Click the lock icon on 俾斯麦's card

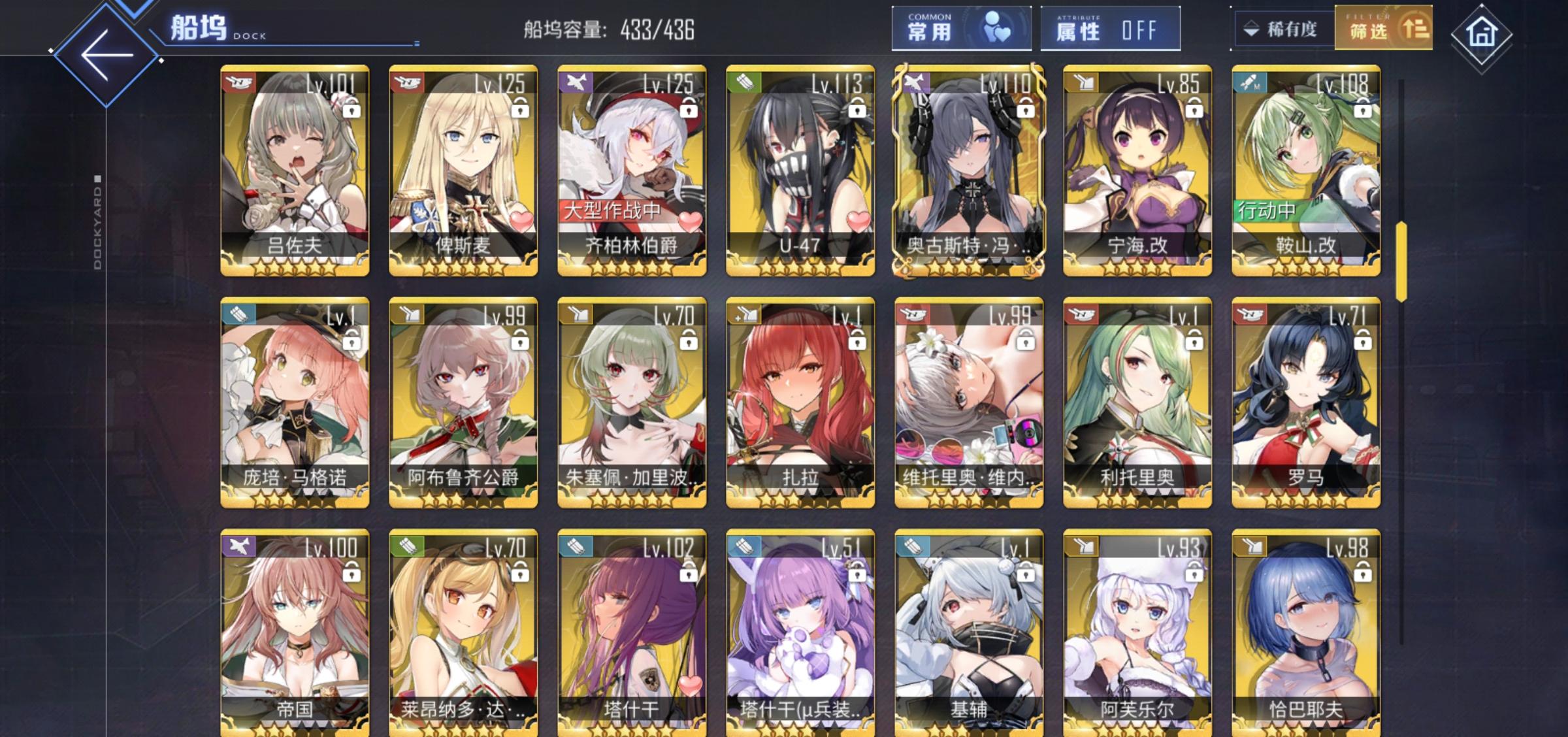point(521,108)
